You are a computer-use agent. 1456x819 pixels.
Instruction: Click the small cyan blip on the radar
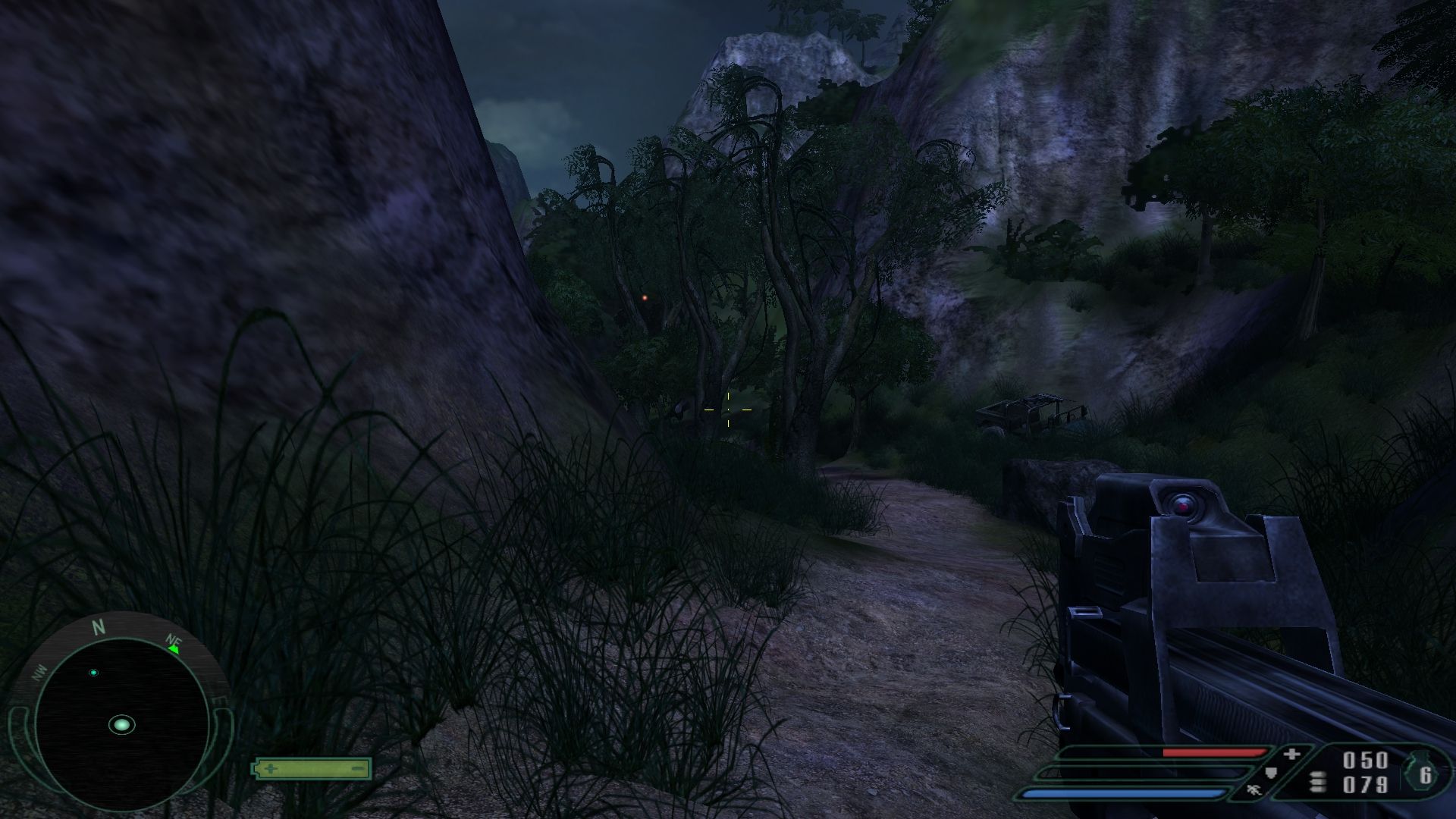point(94,673)
